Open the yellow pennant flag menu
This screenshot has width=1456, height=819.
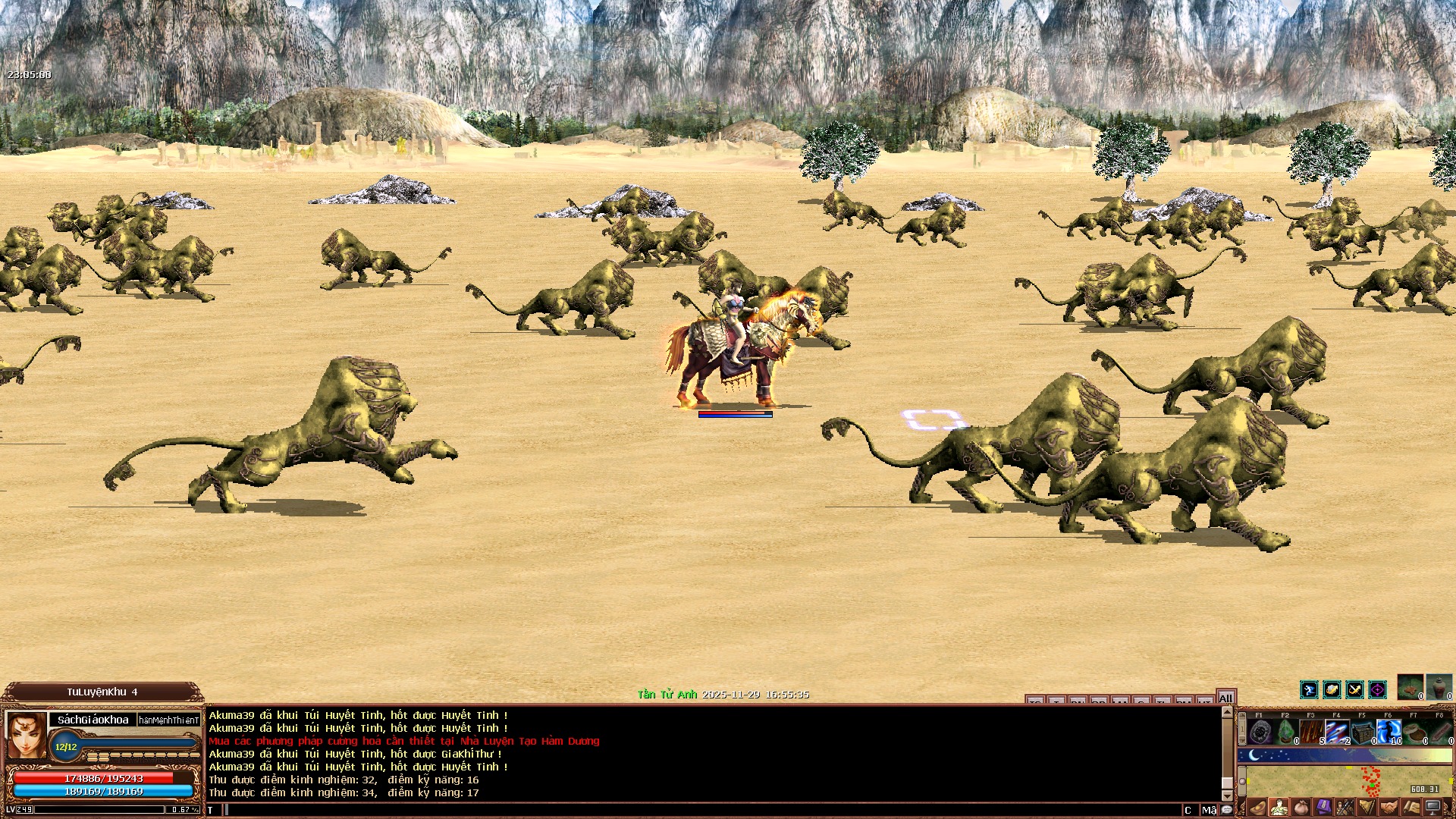pyautogui.click(x=1367, y=807)
